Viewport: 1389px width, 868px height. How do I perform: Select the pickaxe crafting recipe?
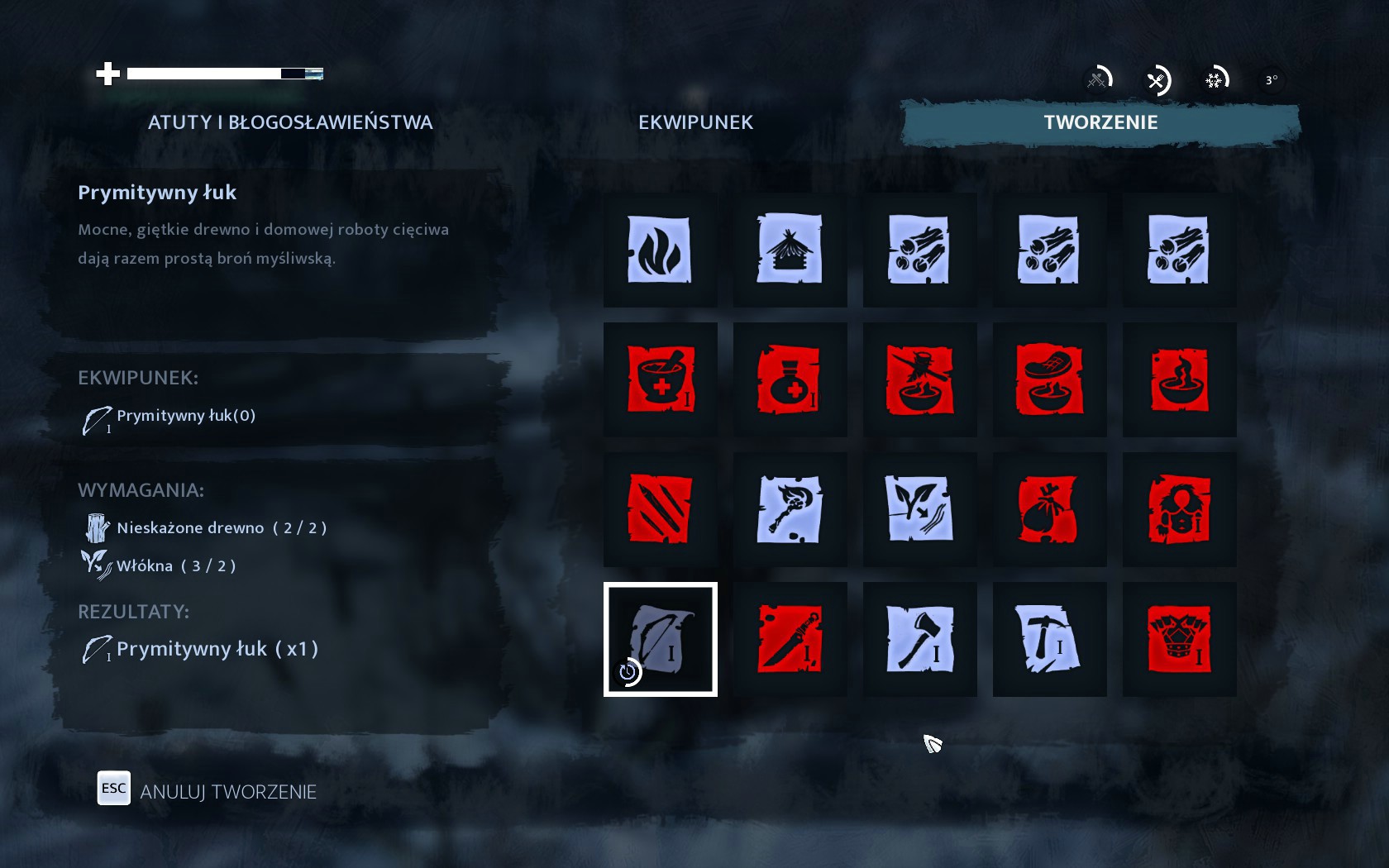pyautogui.click(x=1049, y=639)
